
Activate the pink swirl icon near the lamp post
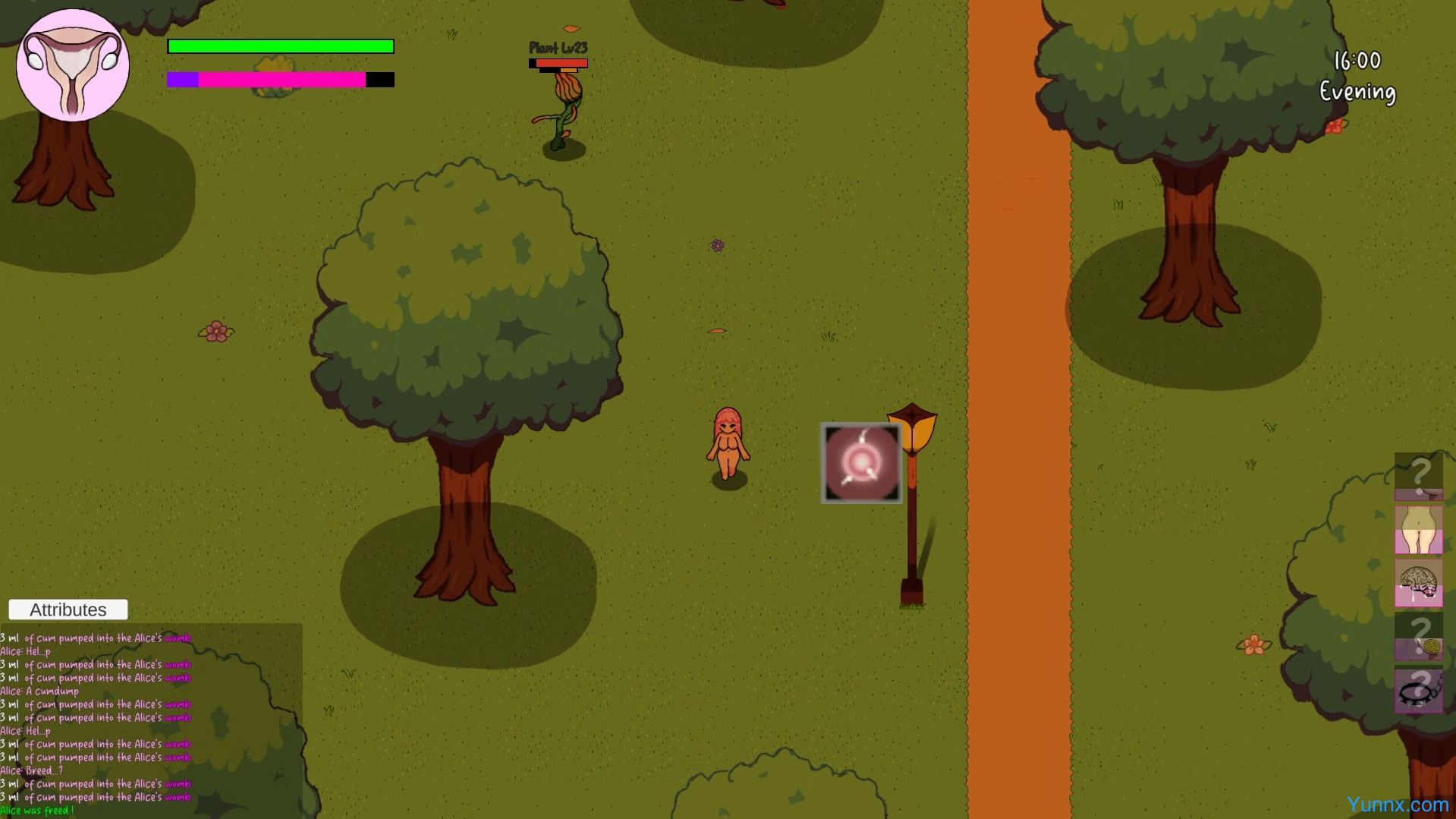[861, 463]
